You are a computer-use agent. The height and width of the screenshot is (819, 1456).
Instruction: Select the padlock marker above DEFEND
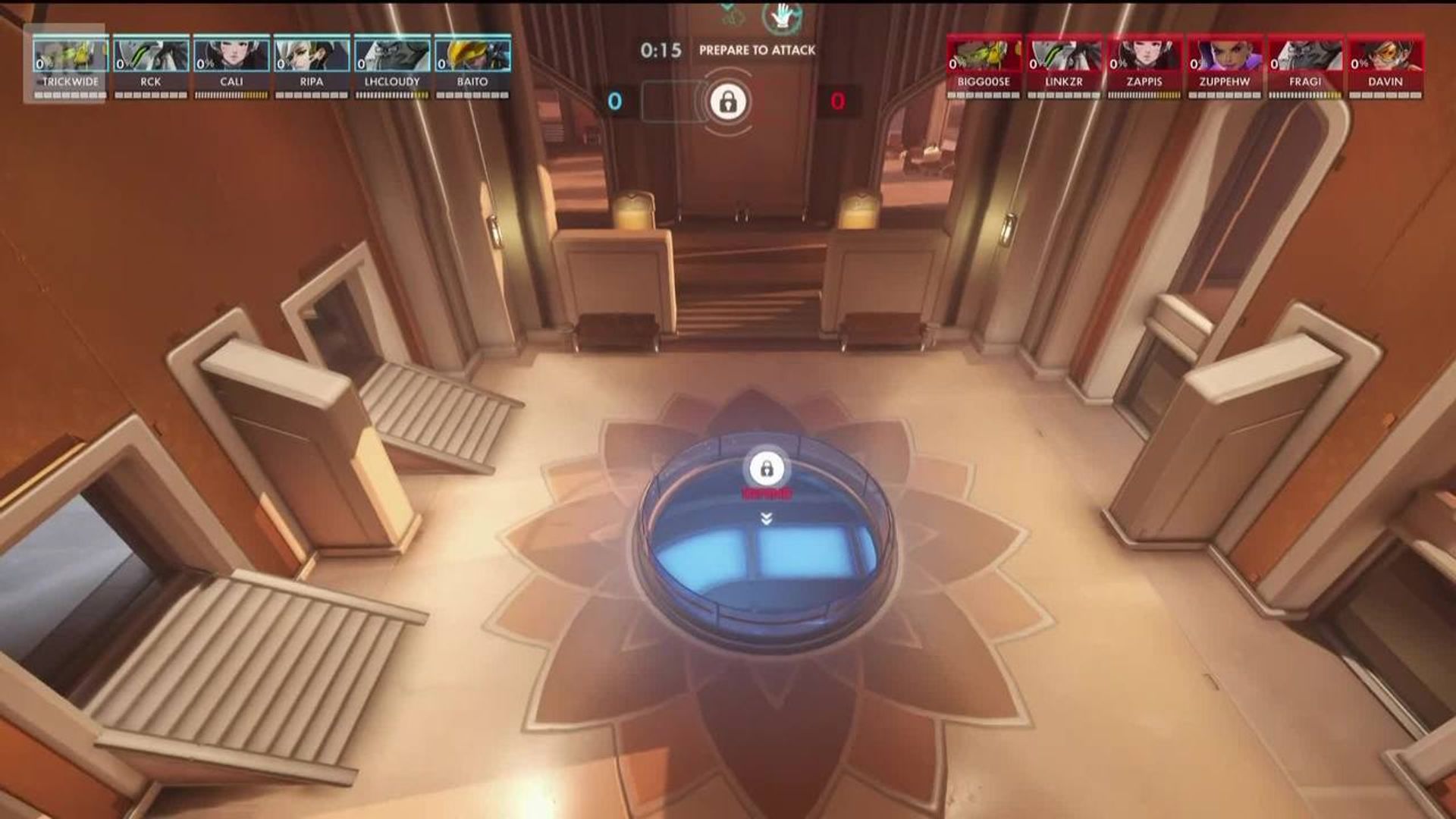point(767,468)
